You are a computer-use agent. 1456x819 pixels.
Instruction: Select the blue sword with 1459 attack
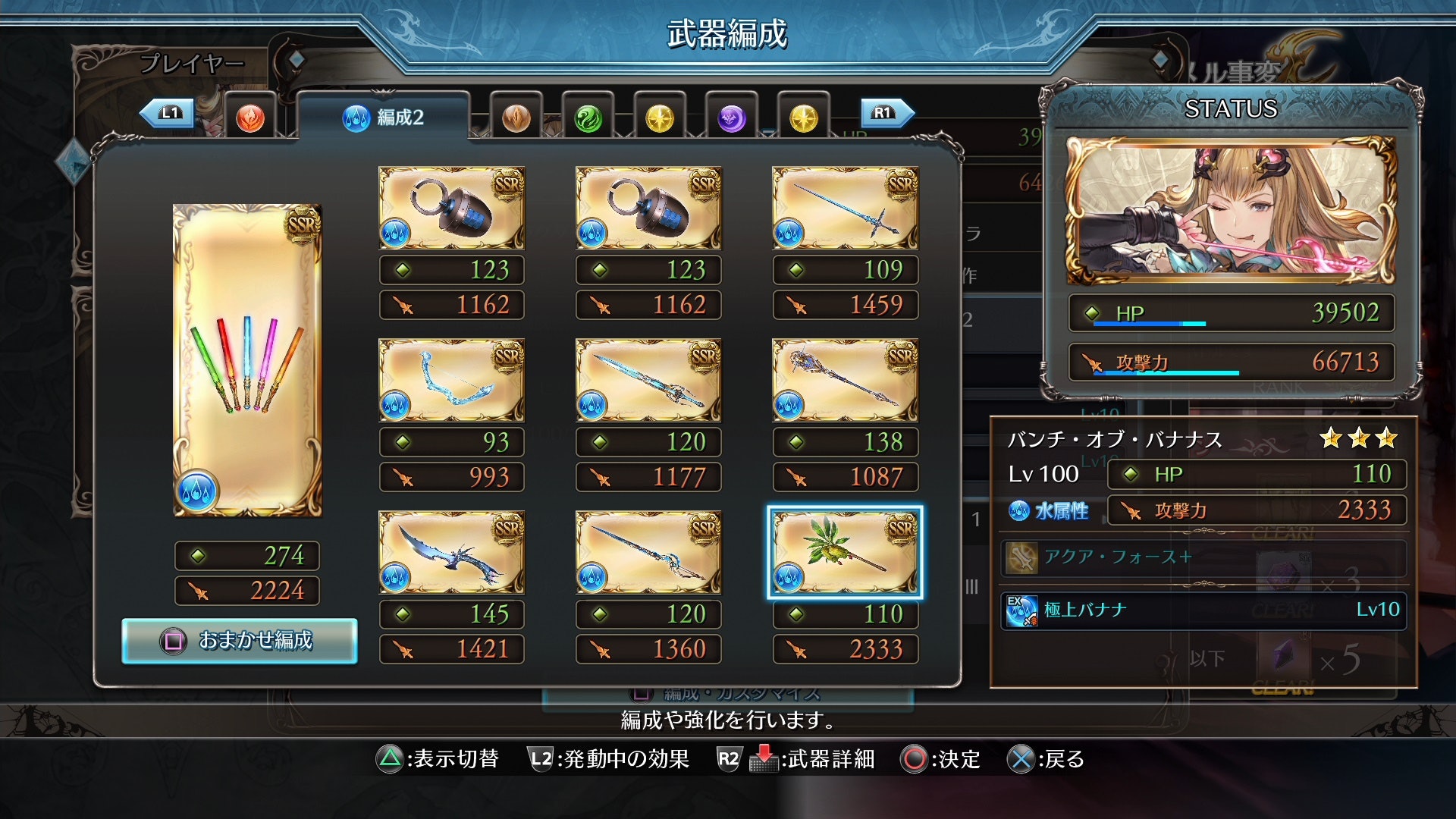tap(845, 209)
